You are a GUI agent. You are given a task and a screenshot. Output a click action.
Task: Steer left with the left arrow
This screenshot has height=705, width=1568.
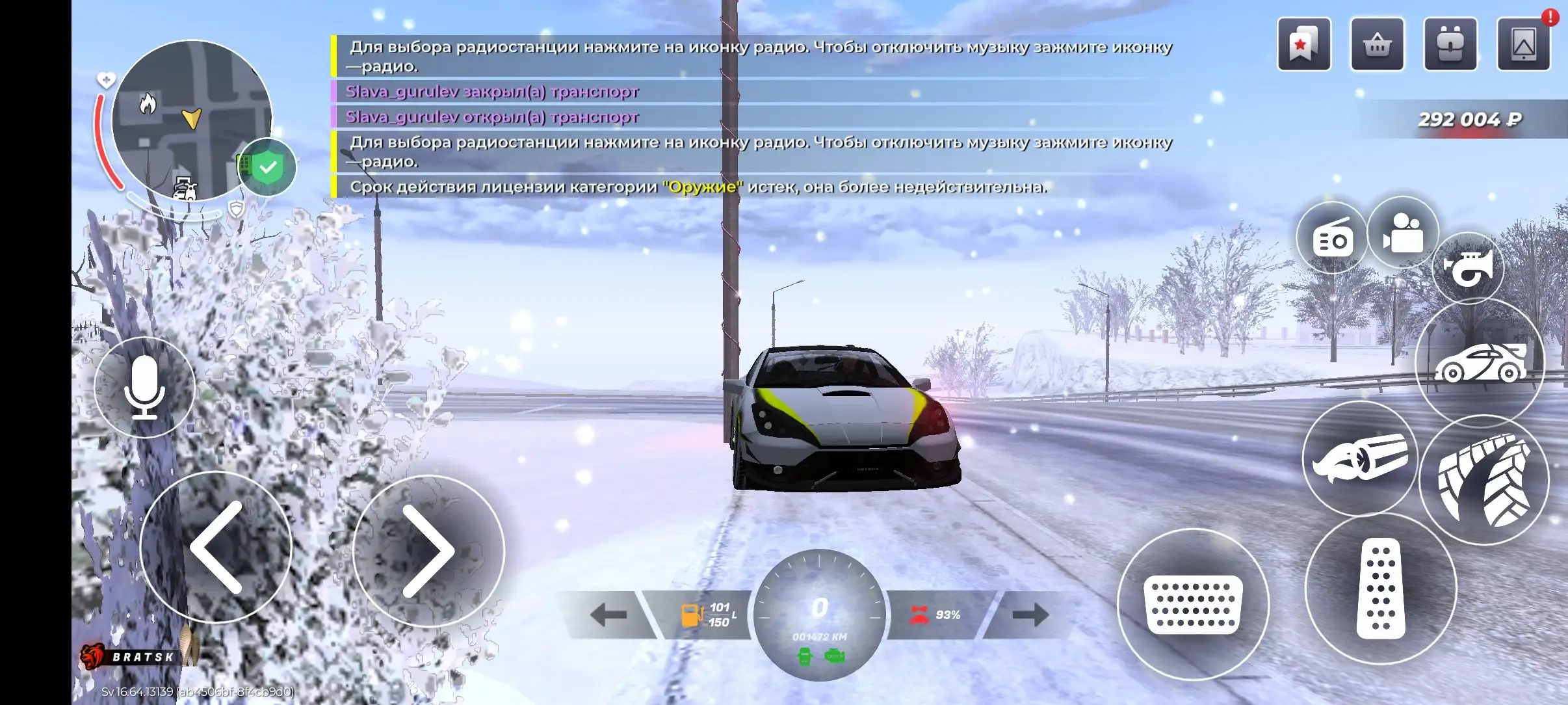[x=216, y=548]
